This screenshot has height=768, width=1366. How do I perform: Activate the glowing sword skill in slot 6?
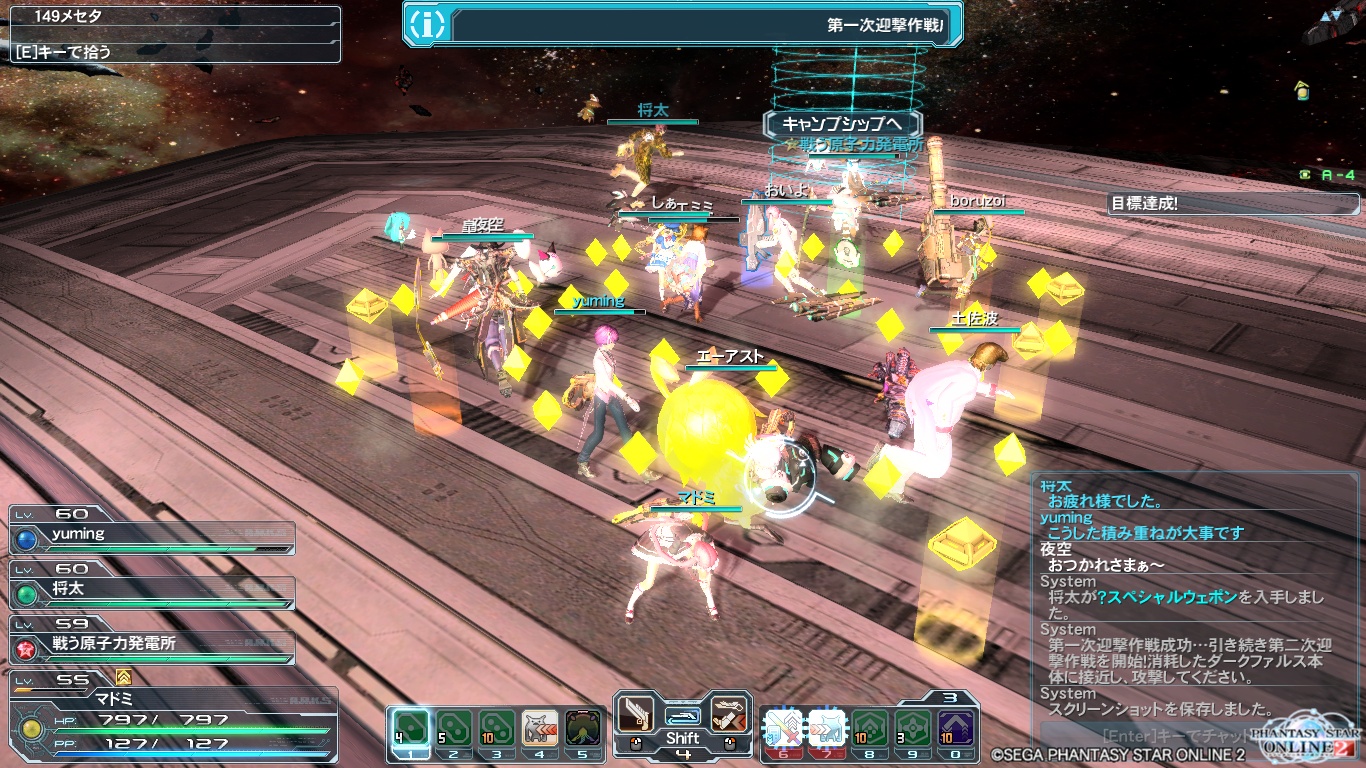tap(783, 727)
